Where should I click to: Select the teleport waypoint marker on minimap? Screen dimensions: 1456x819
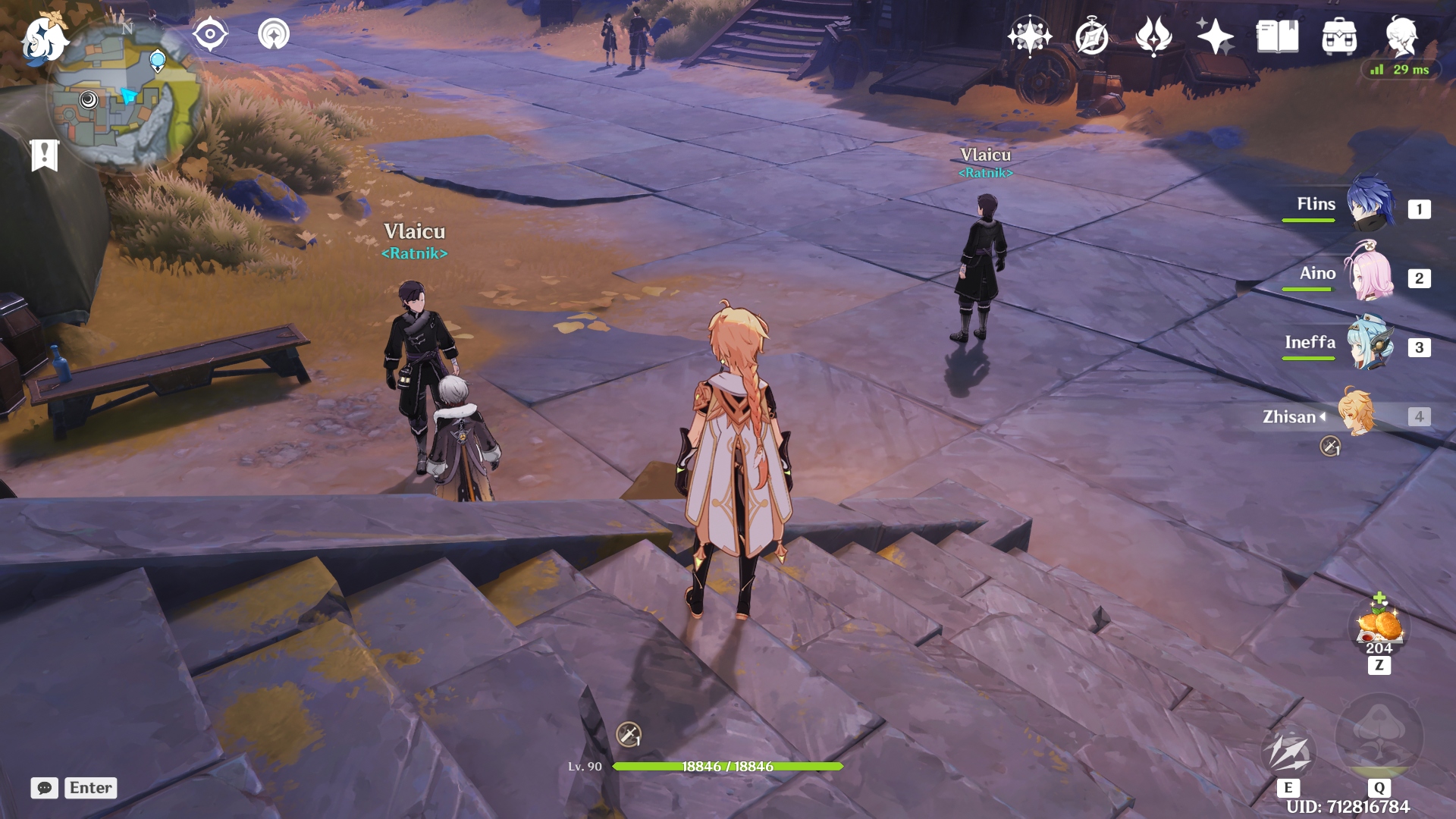point(158,60)
